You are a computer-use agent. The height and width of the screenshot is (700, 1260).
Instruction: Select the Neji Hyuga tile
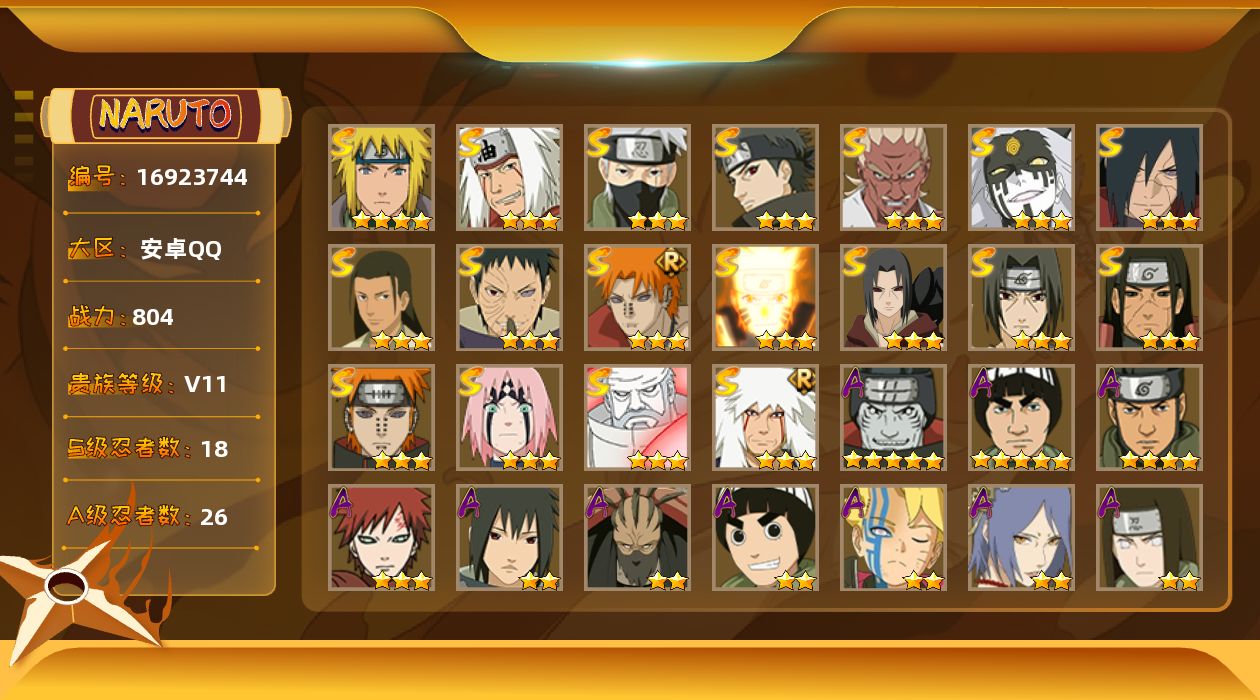coord(1149,538)
